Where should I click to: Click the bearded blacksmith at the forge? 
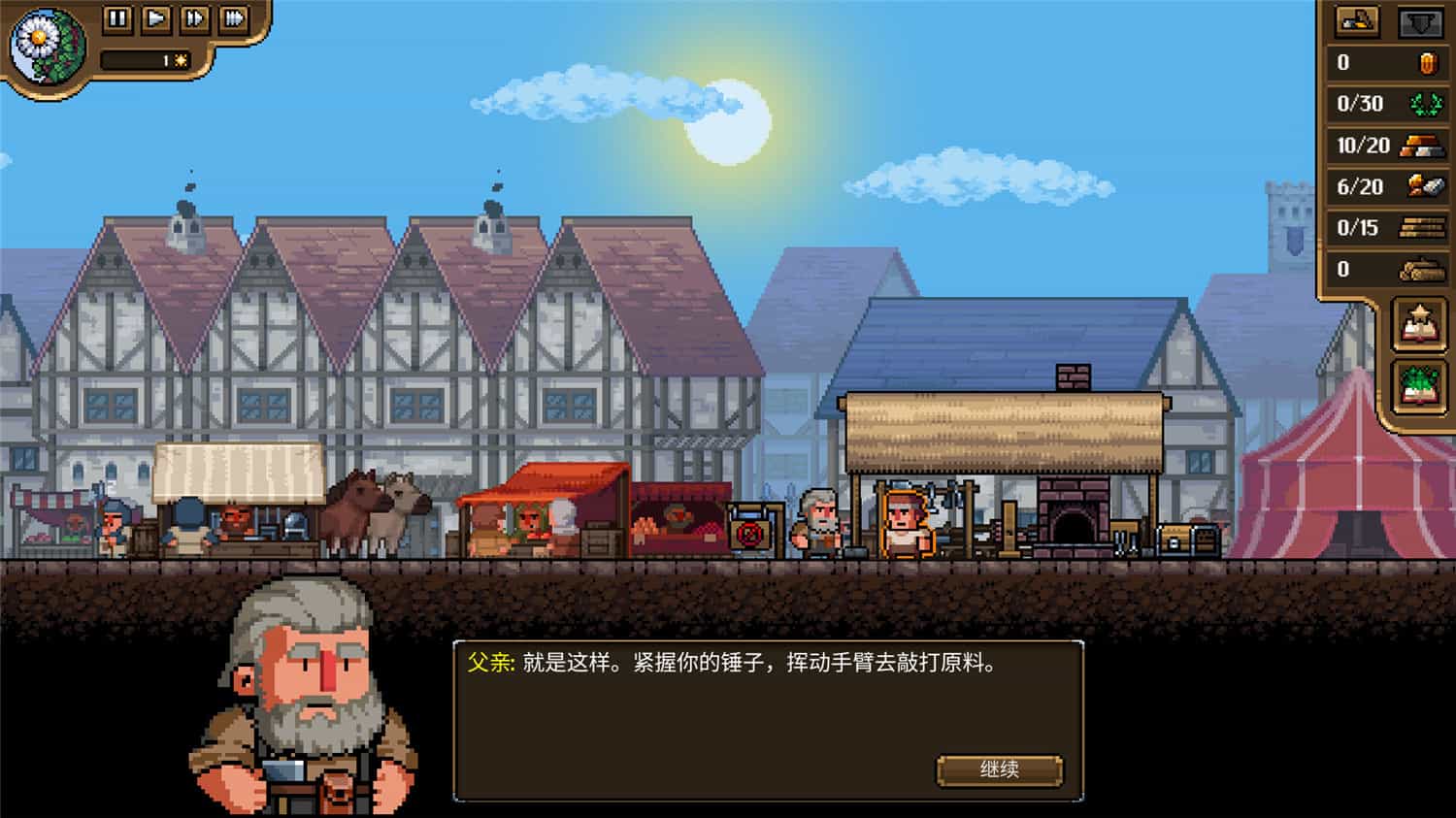(x=820, y=524)
